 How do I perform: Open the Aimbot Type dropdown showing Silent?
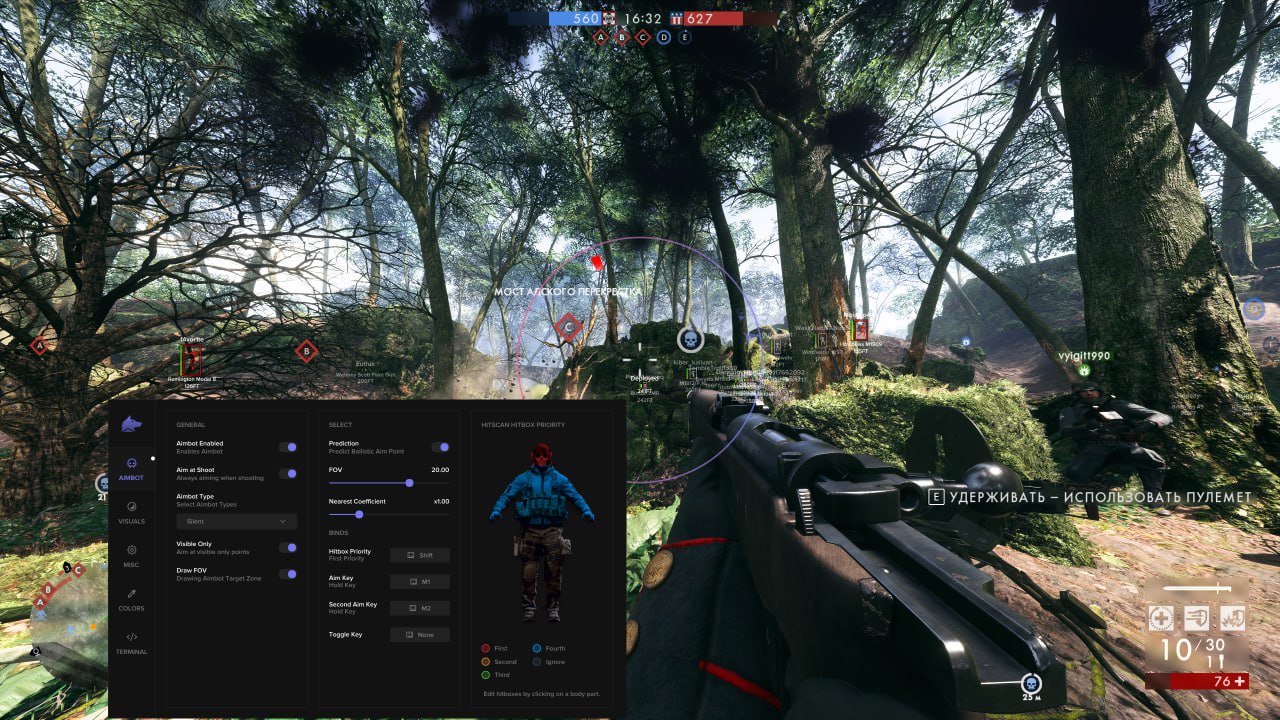point(237,521)
